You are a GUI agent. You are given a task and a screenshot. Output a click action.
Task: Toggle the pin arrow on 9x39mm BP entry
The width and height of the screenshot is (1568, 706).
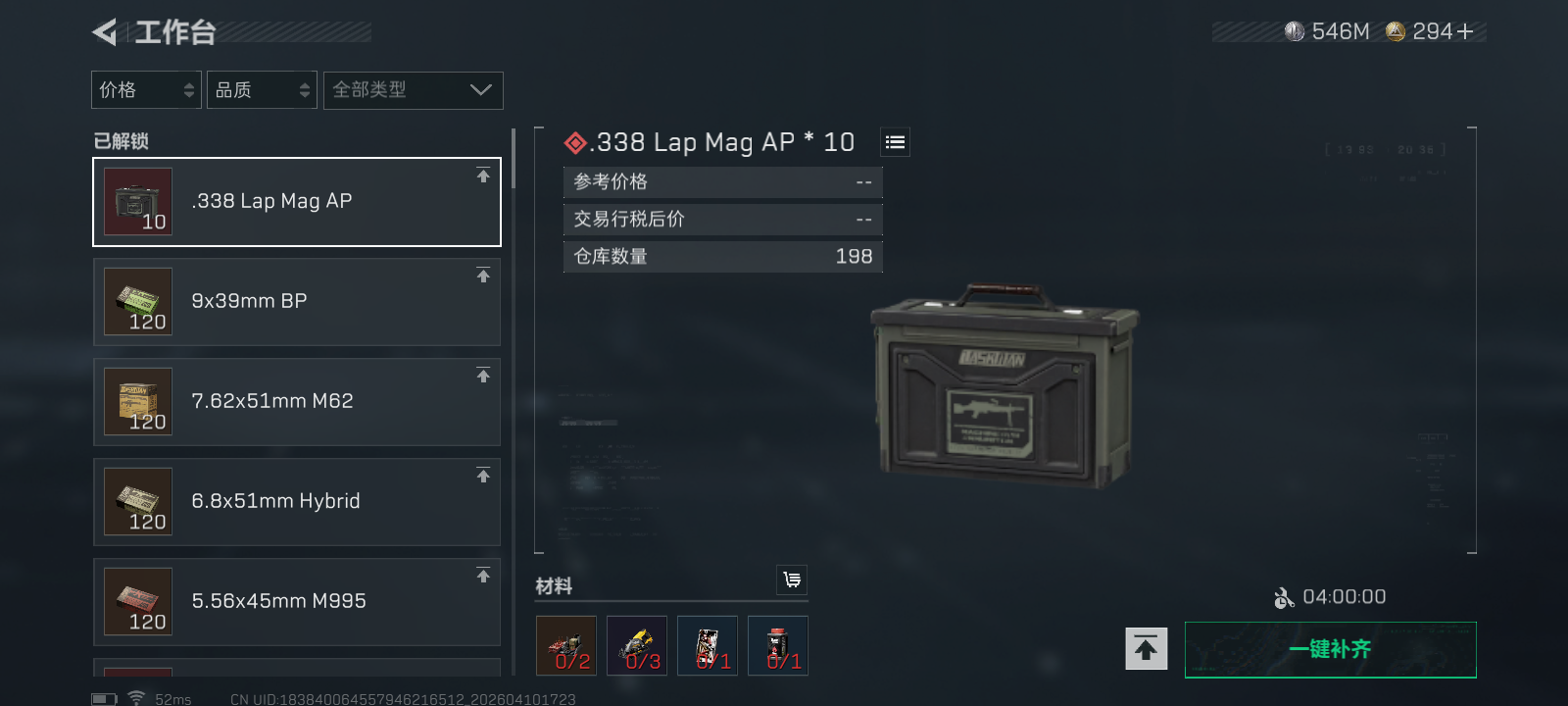pos(483,277)
